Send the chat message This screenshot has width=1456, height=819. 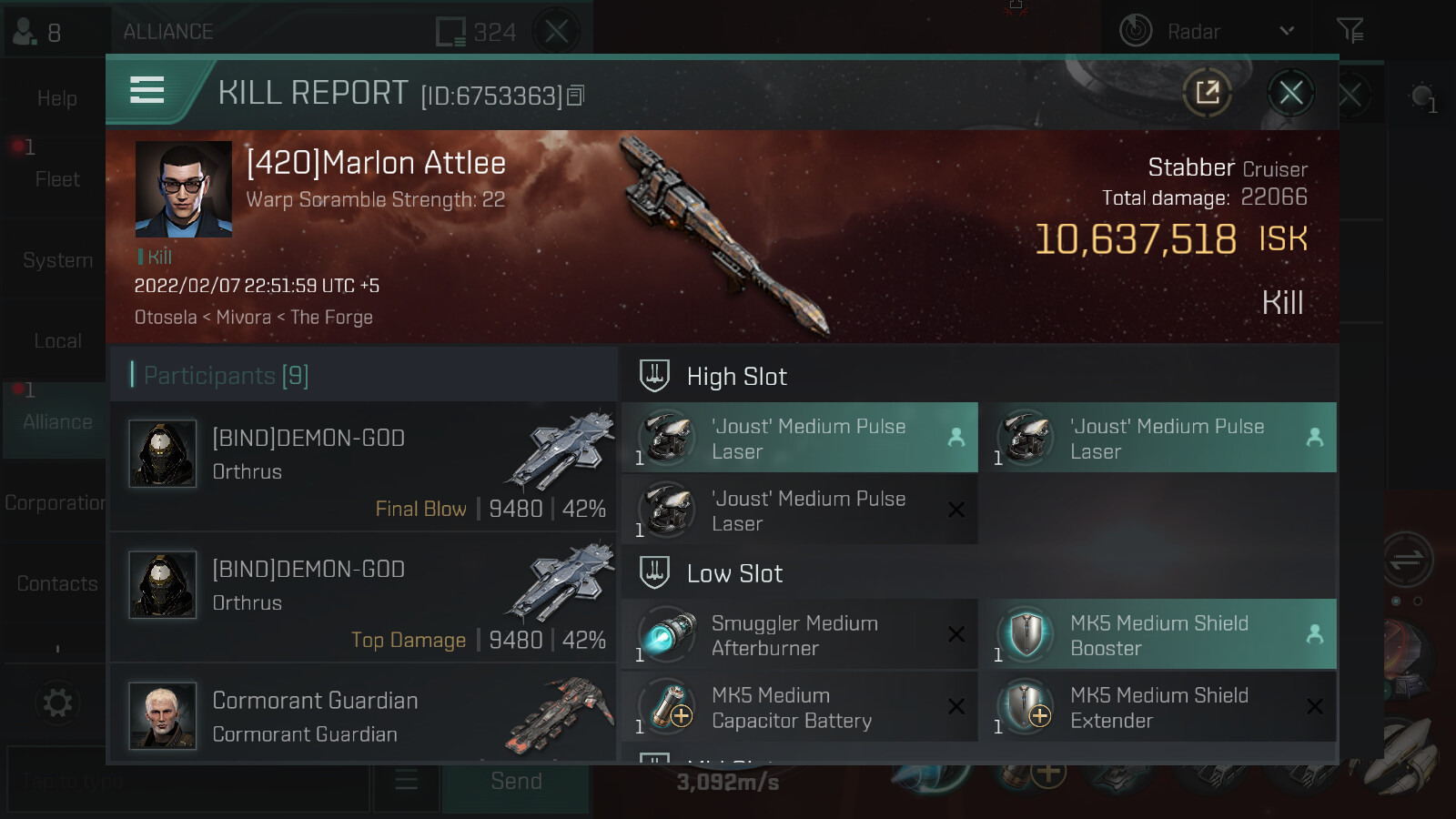[x=516, y=781]
